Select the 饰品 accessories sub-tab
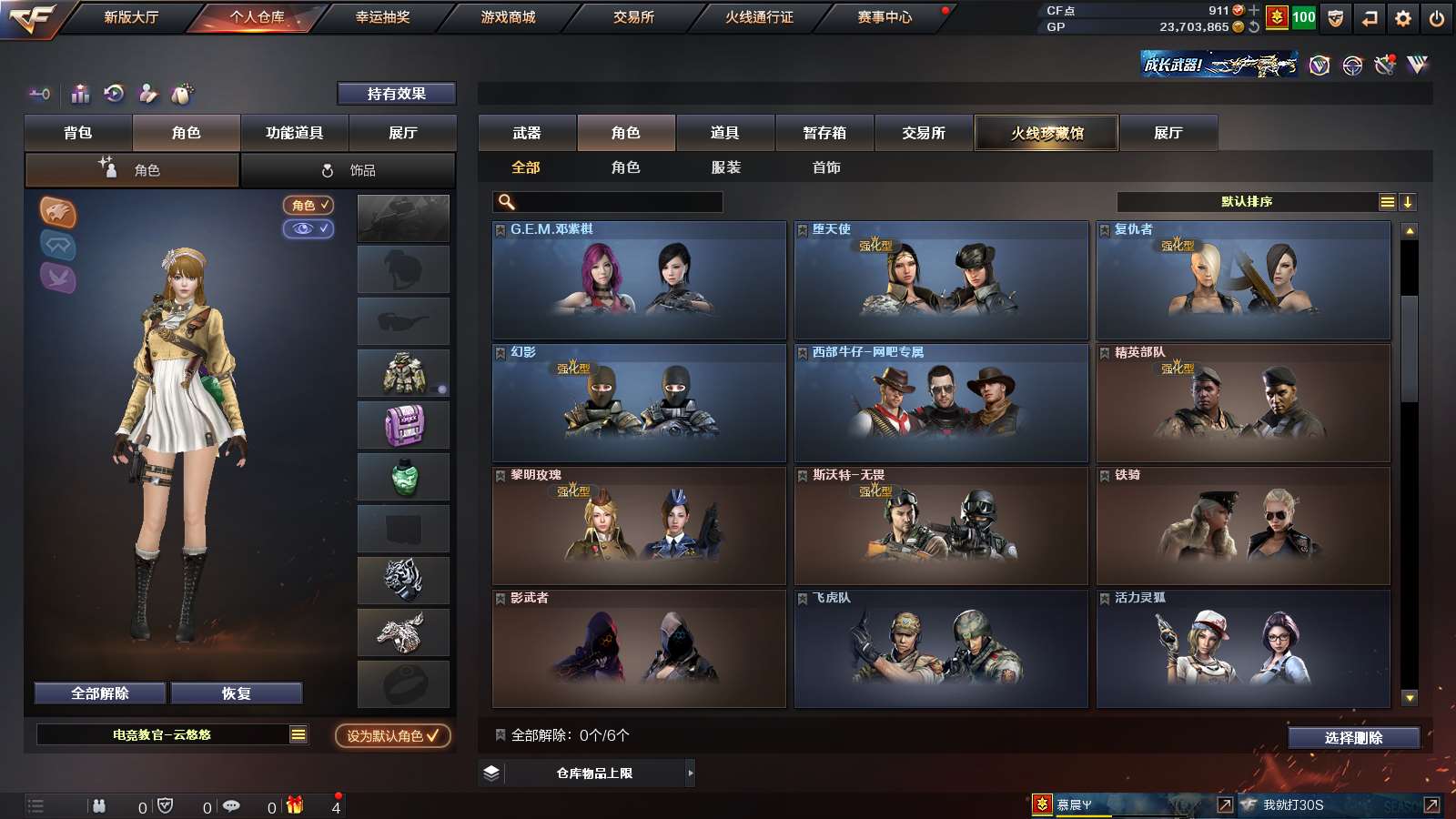The width and height of the screenshot is (1456, 819). (x=349, y=170)
